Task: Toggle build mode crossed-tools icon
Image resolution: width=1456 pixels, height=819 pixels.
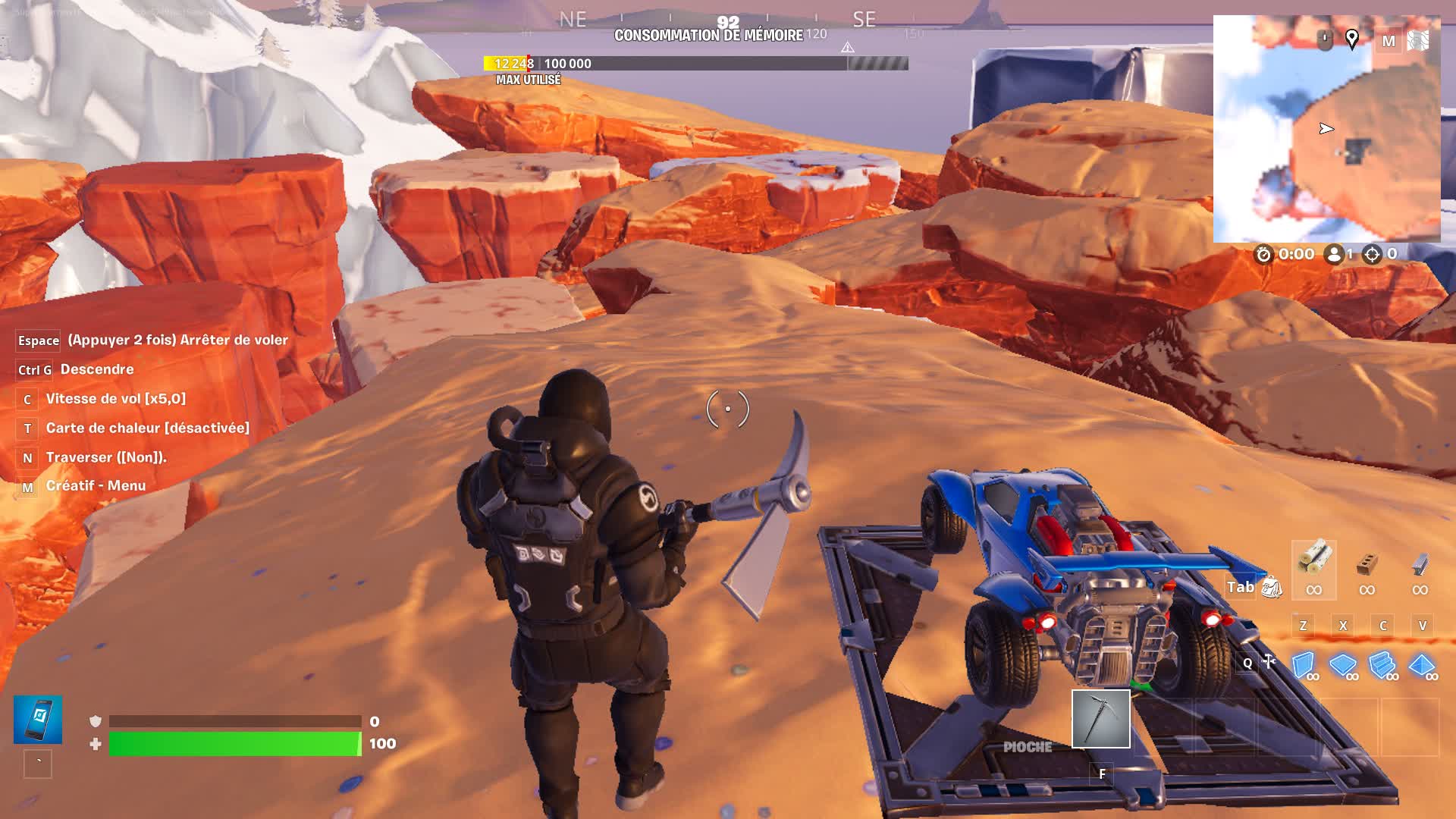Action: click(1269, 662)
